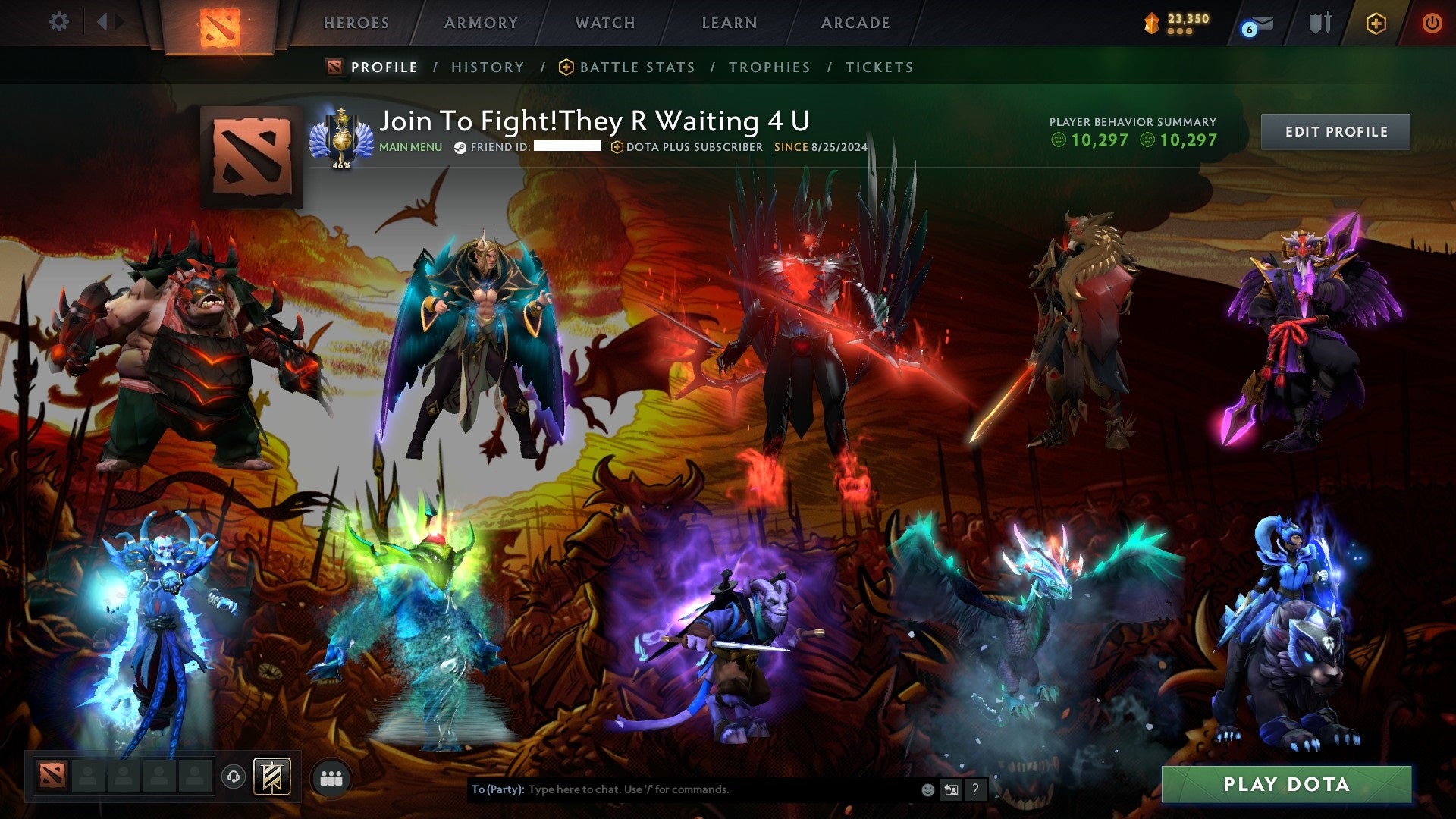This screenshot has width=1456, height=819.
Task: Open the emoticon picker in chat
Action: point(927,789)
